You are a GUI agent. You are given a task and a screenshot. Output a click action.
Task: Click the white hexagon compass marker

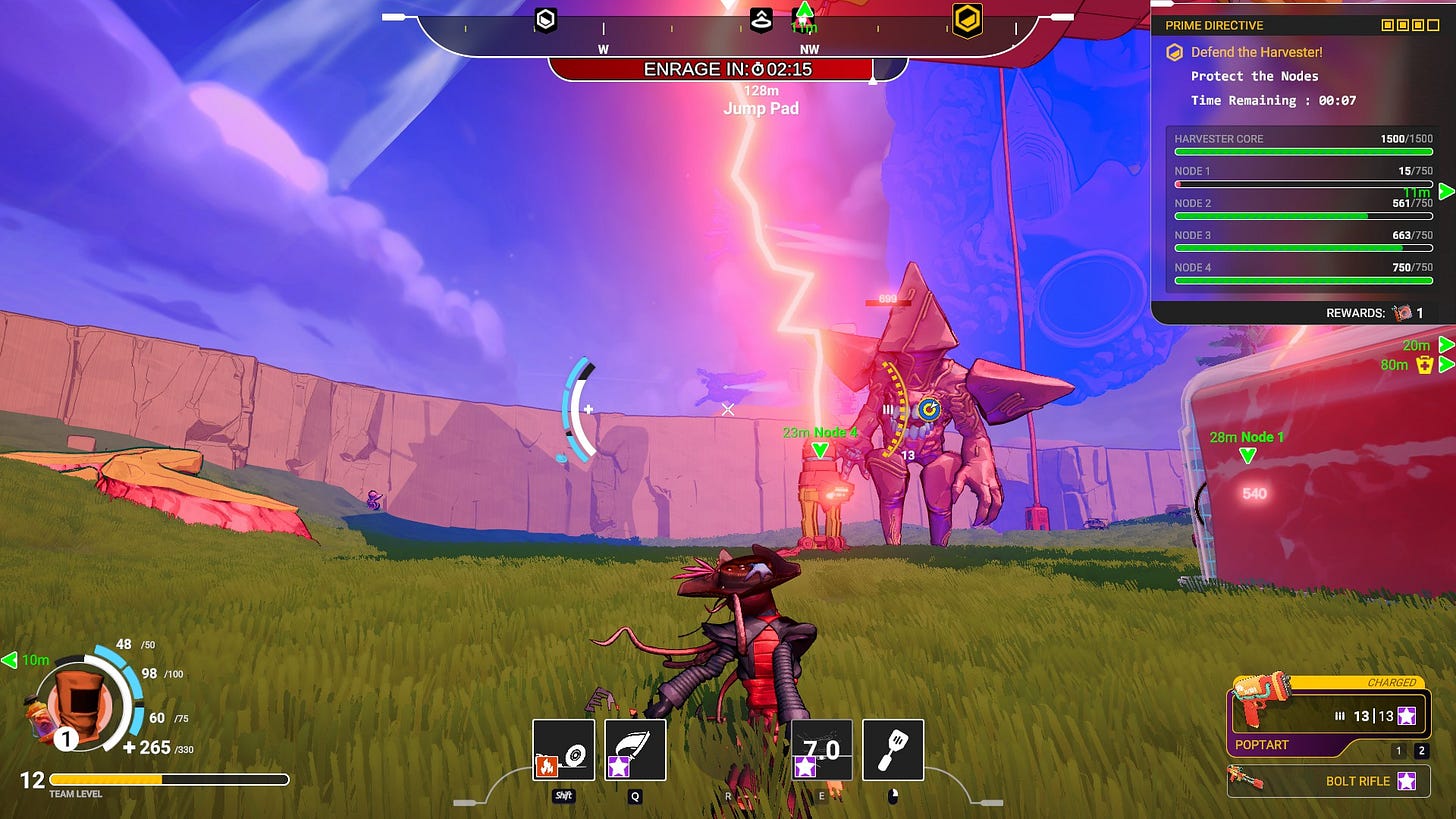point(545,19)
